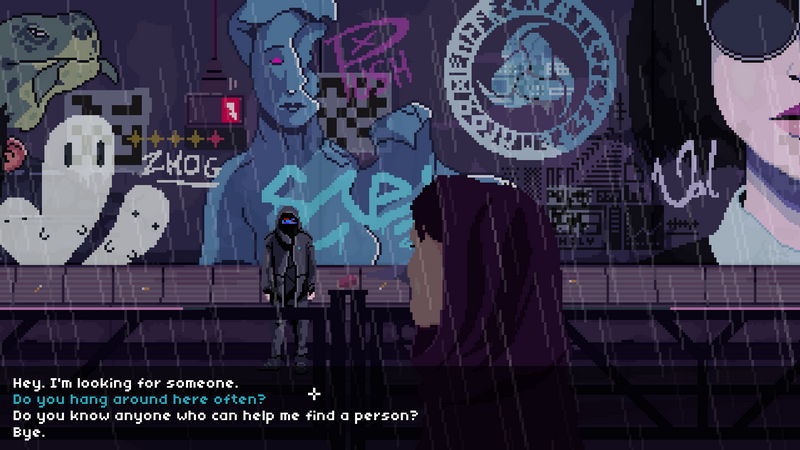Choose "Hey. I'm looking for someone." reply
Screen dimensions: 800x450
tap(125, 383)
